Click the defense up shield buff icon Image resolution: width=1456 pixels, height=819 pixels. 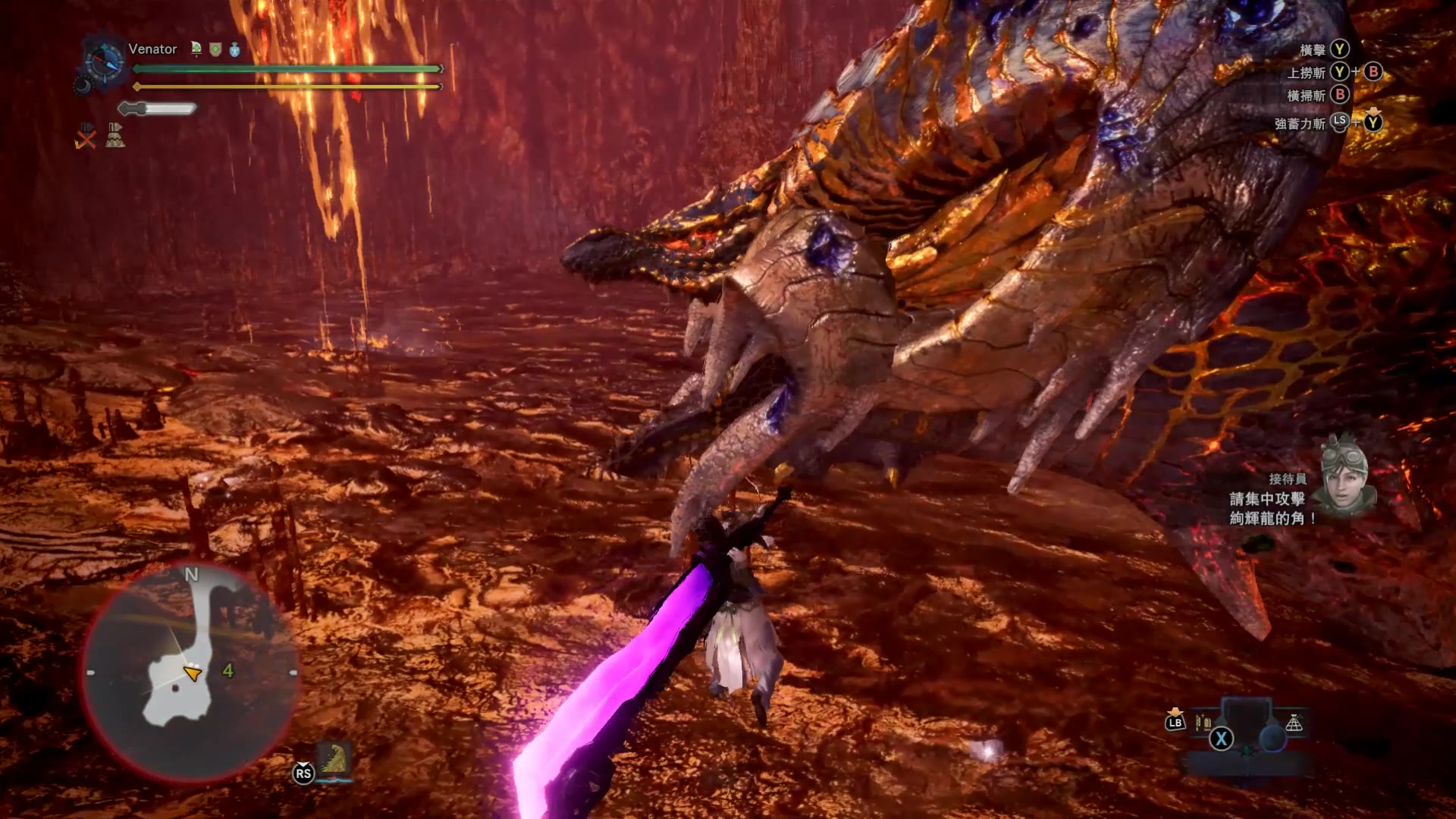click(215, 49)
